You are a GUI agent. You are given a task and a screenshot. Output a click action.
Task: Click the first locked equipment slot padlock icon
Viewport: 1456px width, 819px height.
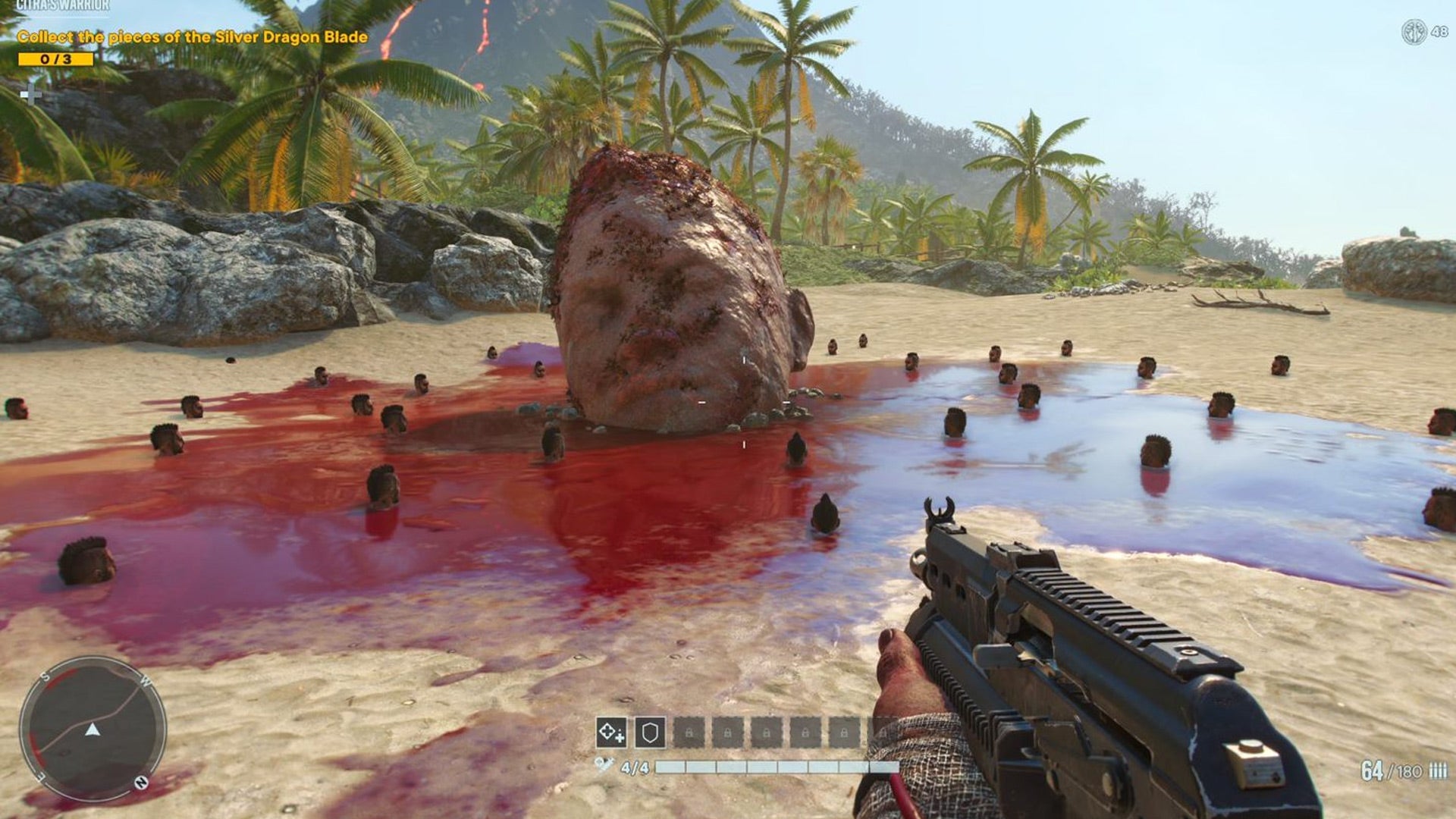pos(689,732)
